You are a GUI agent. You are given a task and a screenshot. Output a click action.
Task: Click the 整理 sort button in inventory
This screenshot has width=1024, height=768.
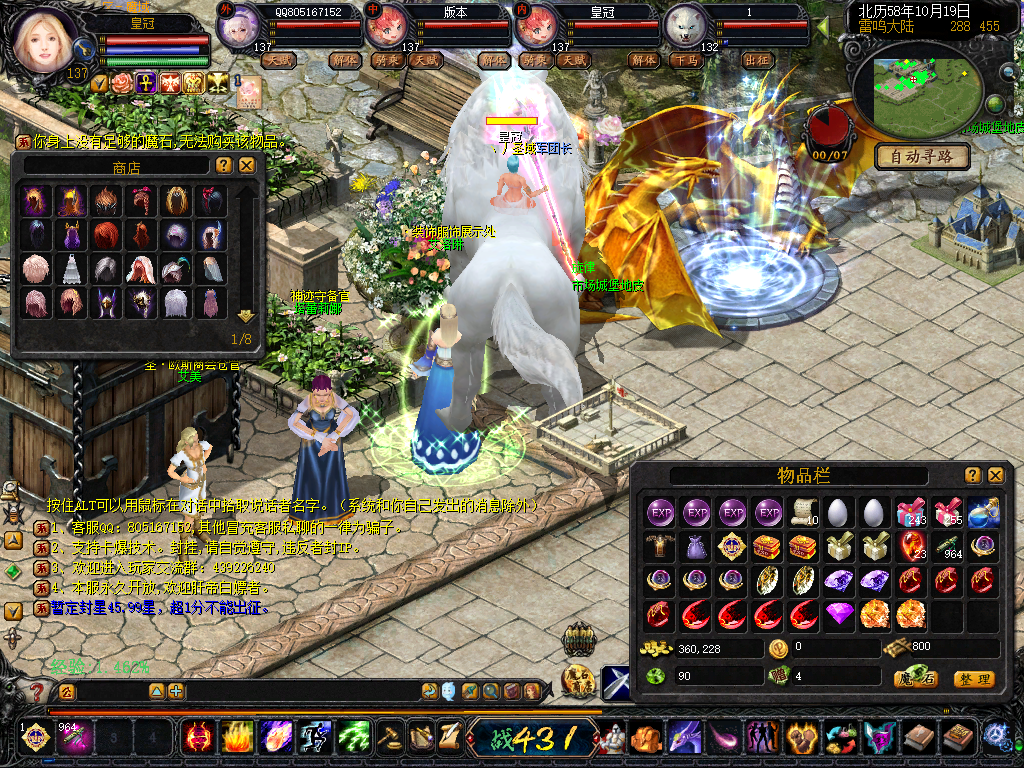[973, 679]
